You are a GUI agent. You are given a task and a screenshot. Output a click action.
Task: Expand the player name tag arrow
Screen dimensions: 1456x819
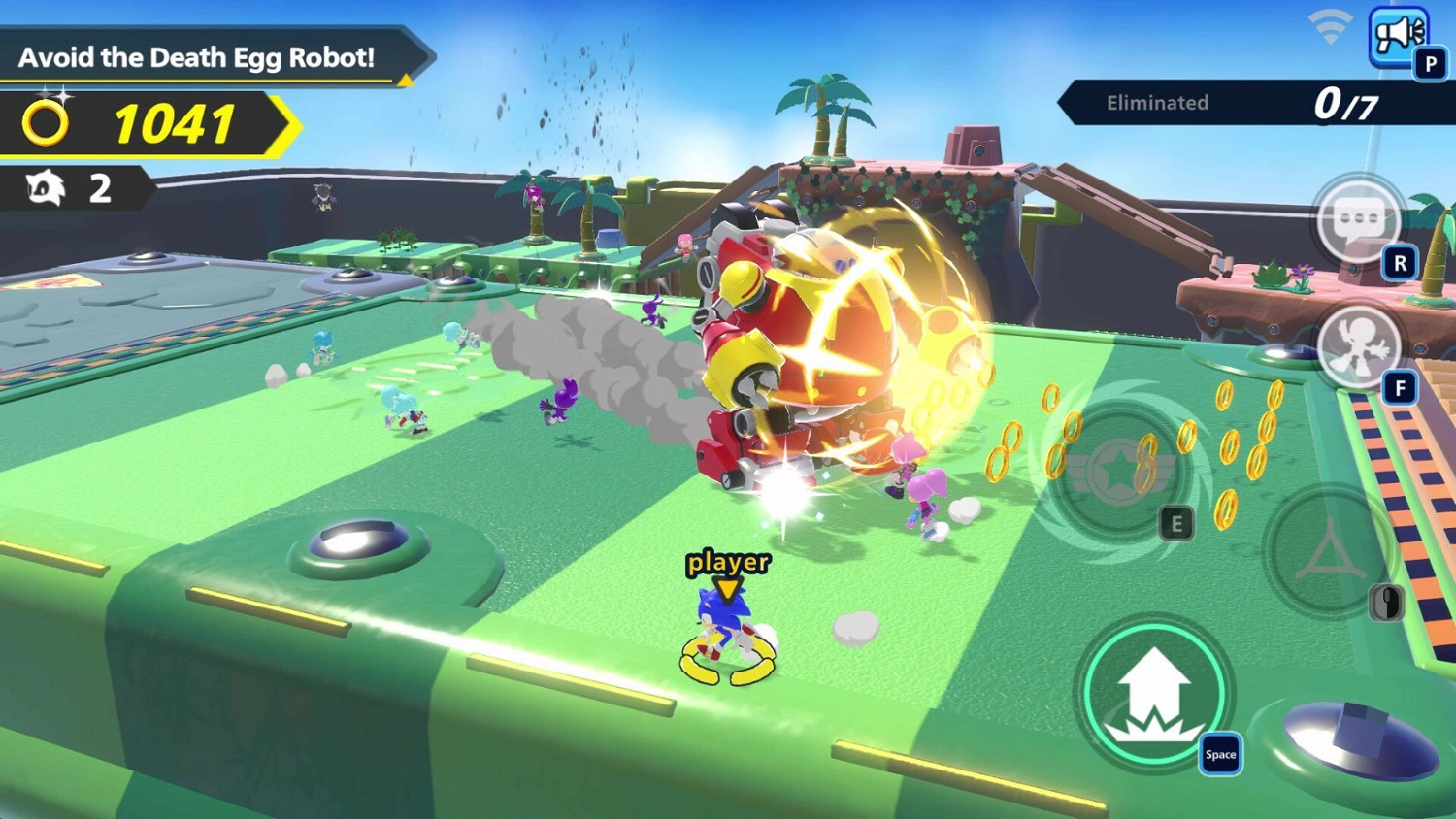click(726, 588)
